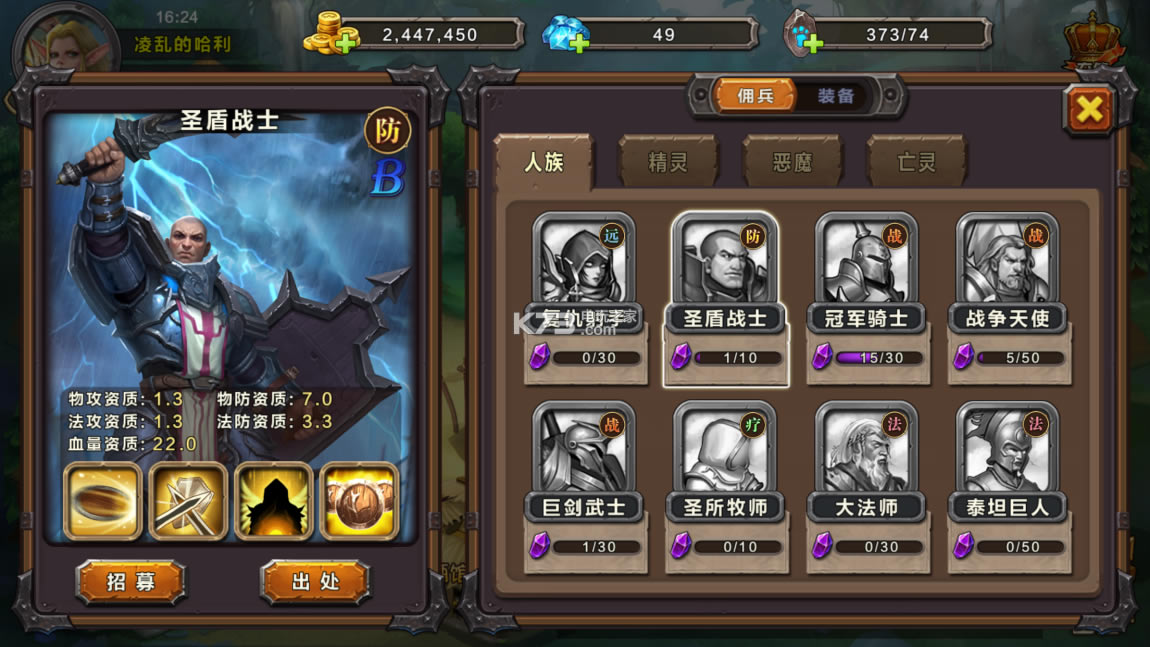Click the 招募 recruit button
The height and width of the screenshot is (647, 1150).
(x=131, y=581)
